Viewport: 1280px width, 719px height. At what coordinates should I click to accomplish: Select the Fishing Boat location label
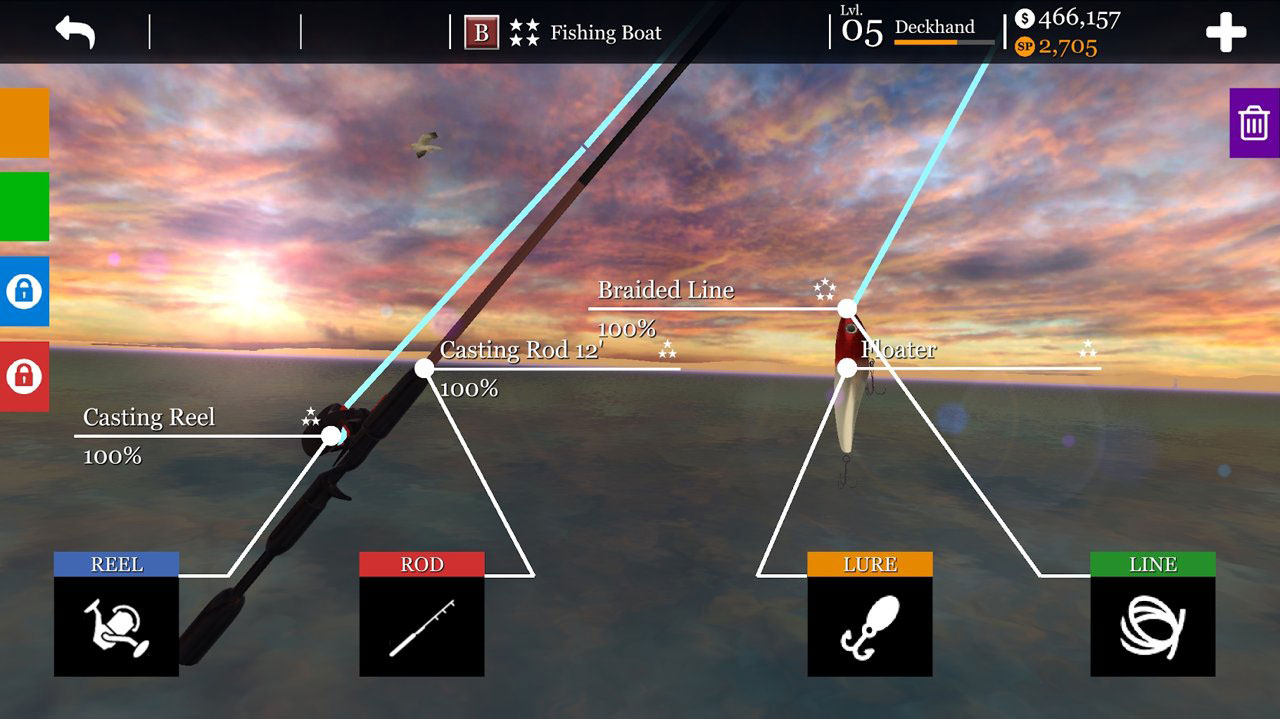[605, 33]
